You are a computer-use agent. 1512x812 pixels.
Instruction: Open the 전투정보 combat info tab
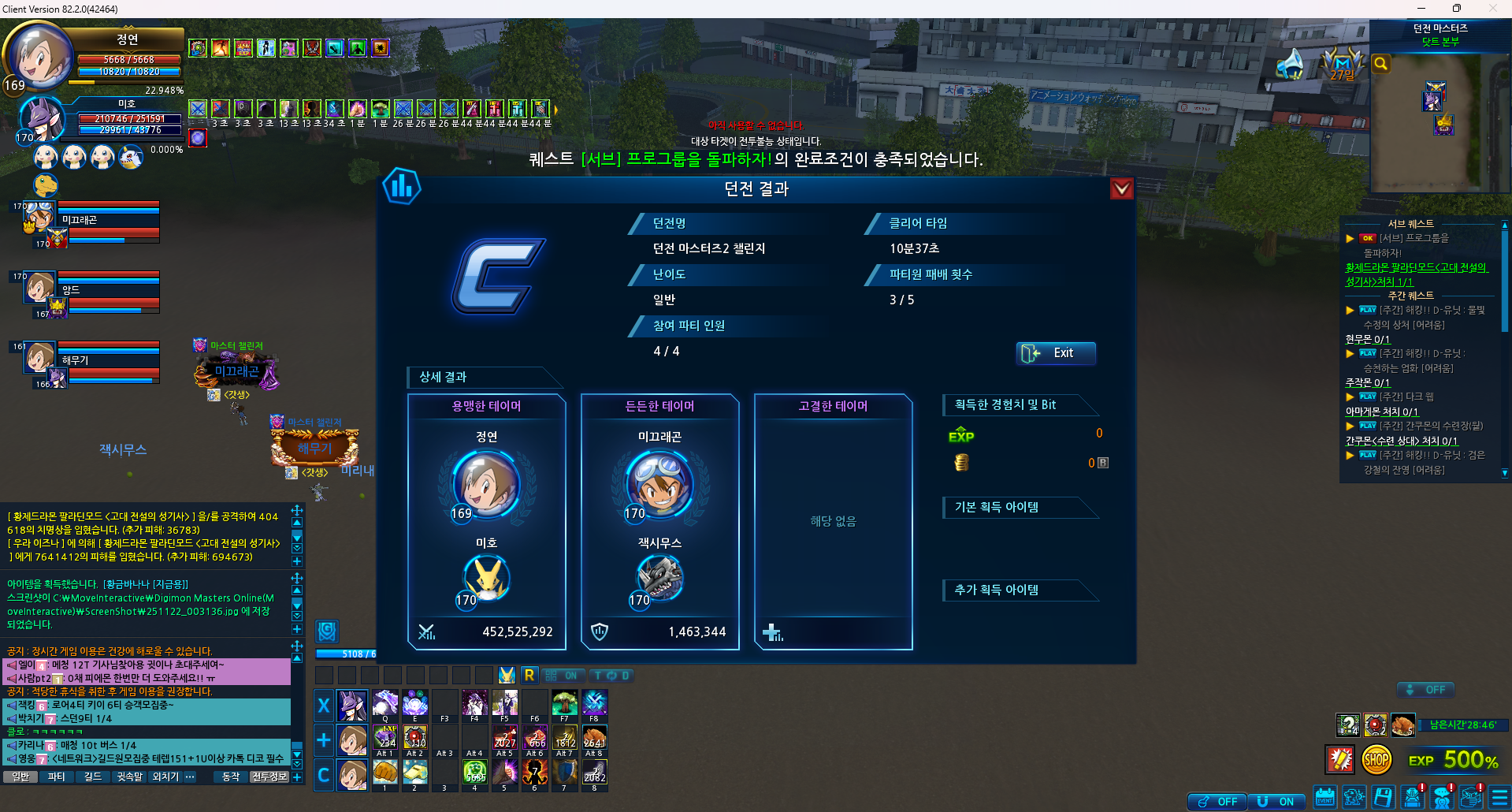(269, 777)
